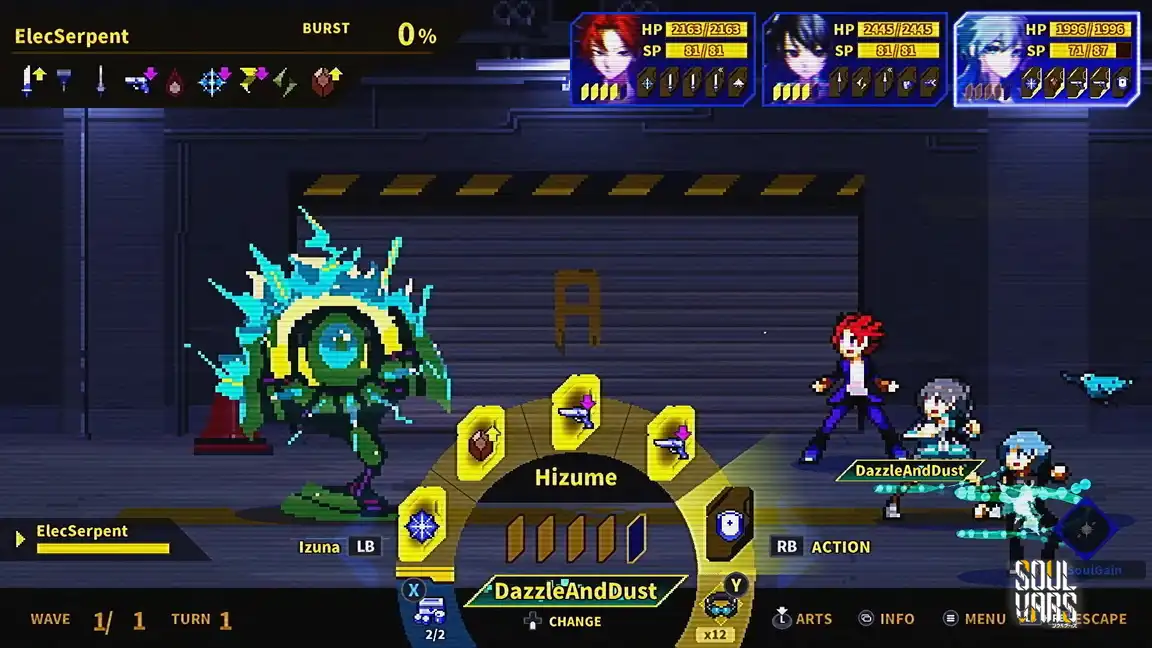Inspect the green lightning resistance icon

point(285,81)
